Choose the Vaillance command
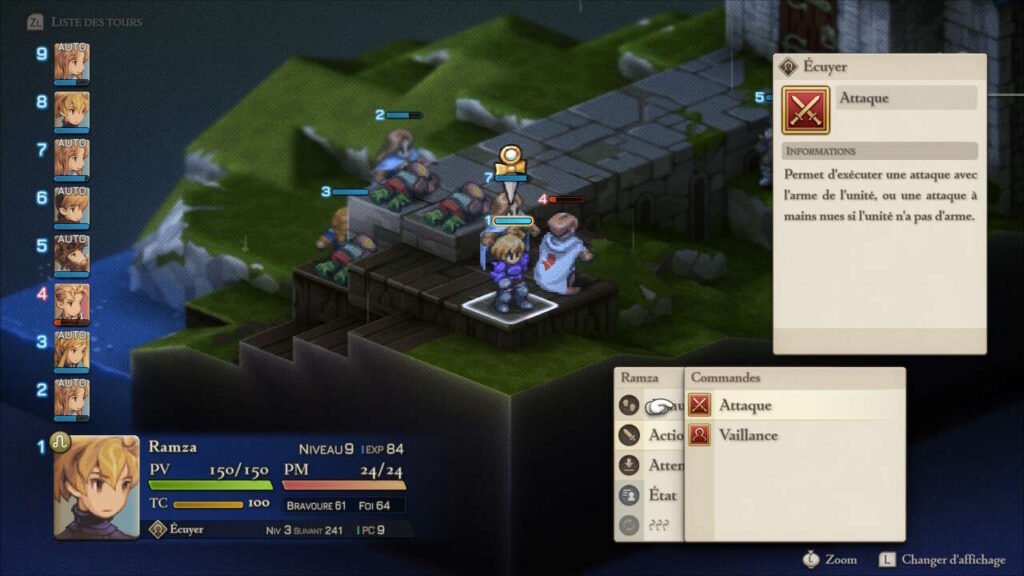Viewport: 1024px width, 576px height. [x=748, y=435]
